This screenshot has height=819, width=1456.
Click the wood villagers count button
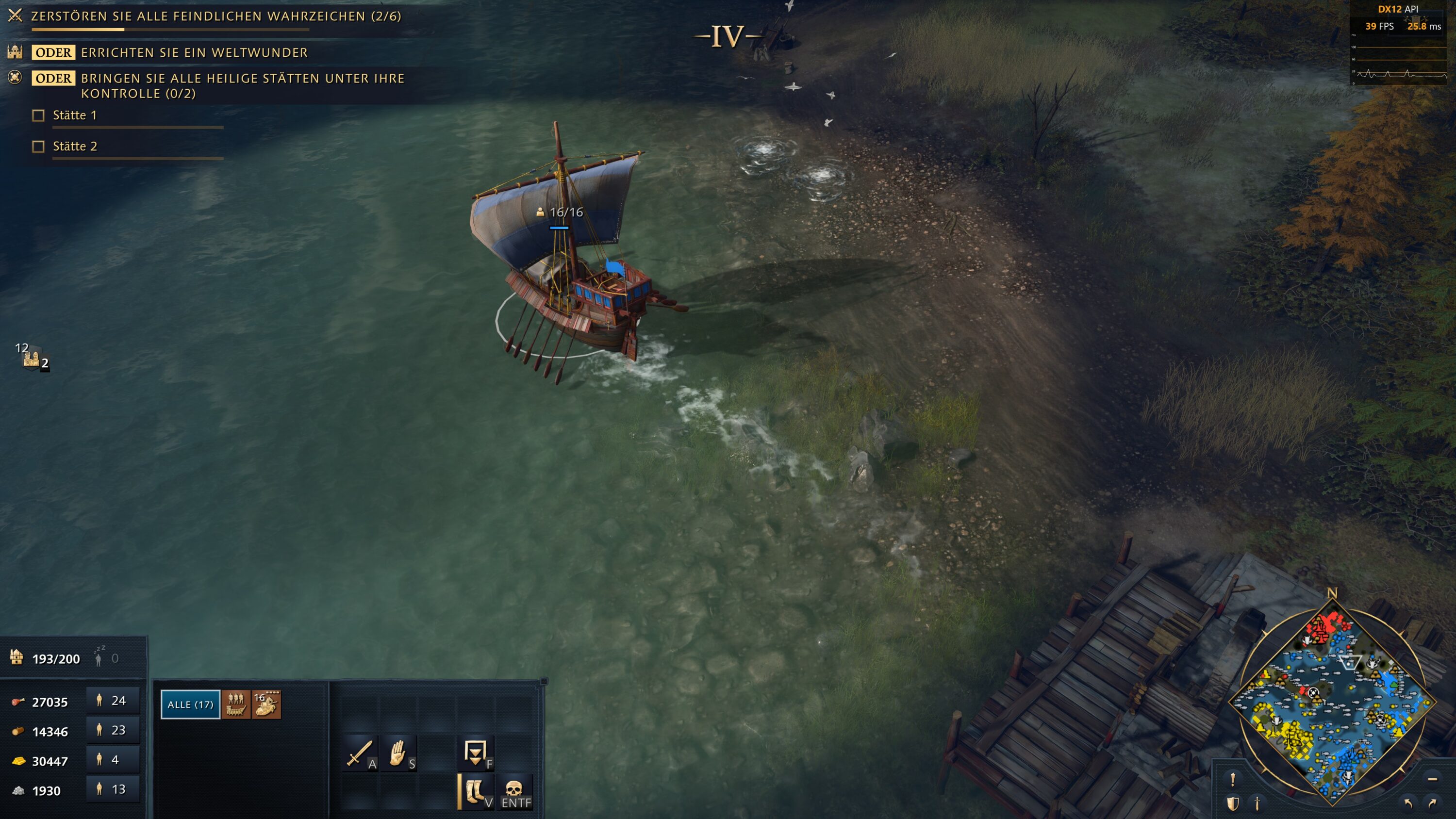click(112, 730)
